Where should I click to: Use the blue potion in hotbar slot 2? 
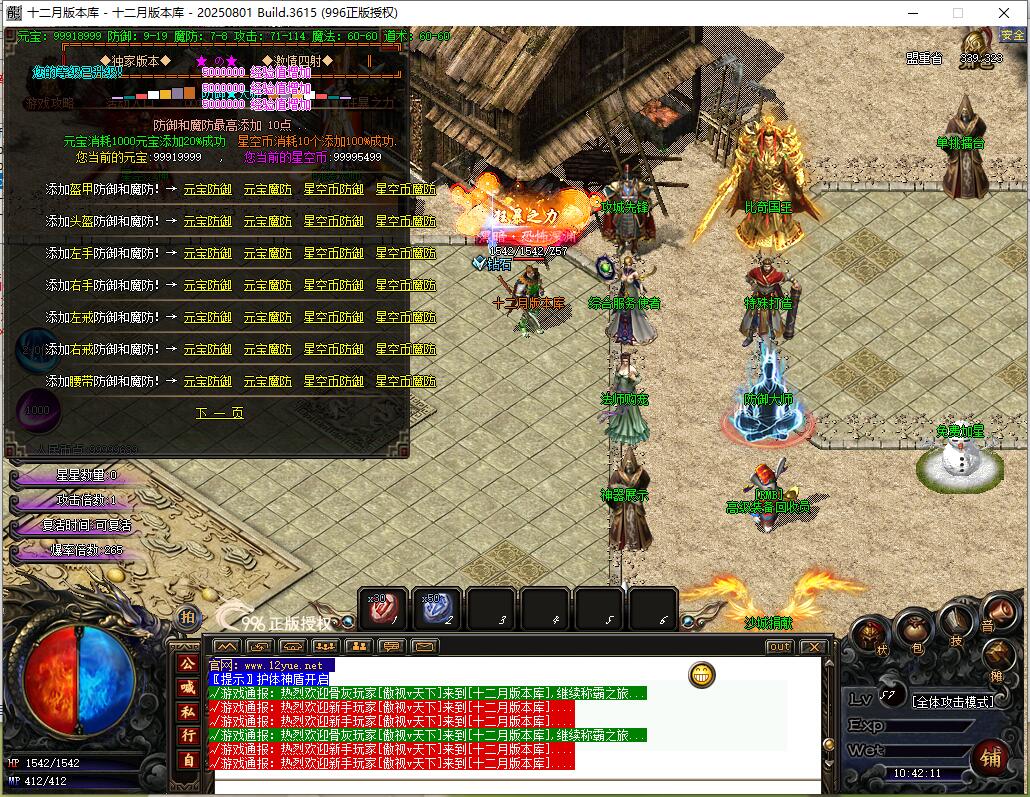pos(437,607)
